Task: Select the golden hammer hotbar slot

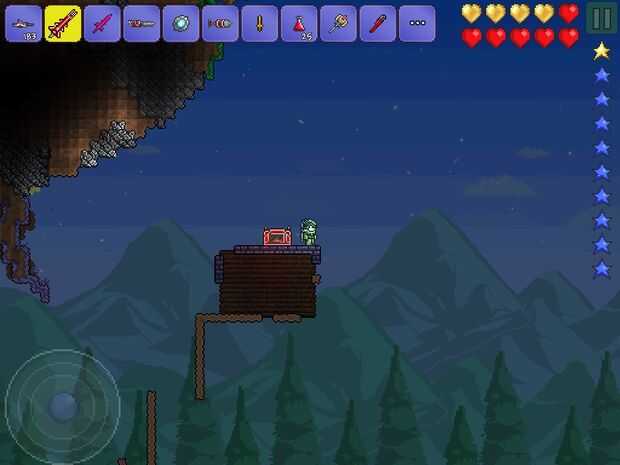Action: click(x=338, y=23)
